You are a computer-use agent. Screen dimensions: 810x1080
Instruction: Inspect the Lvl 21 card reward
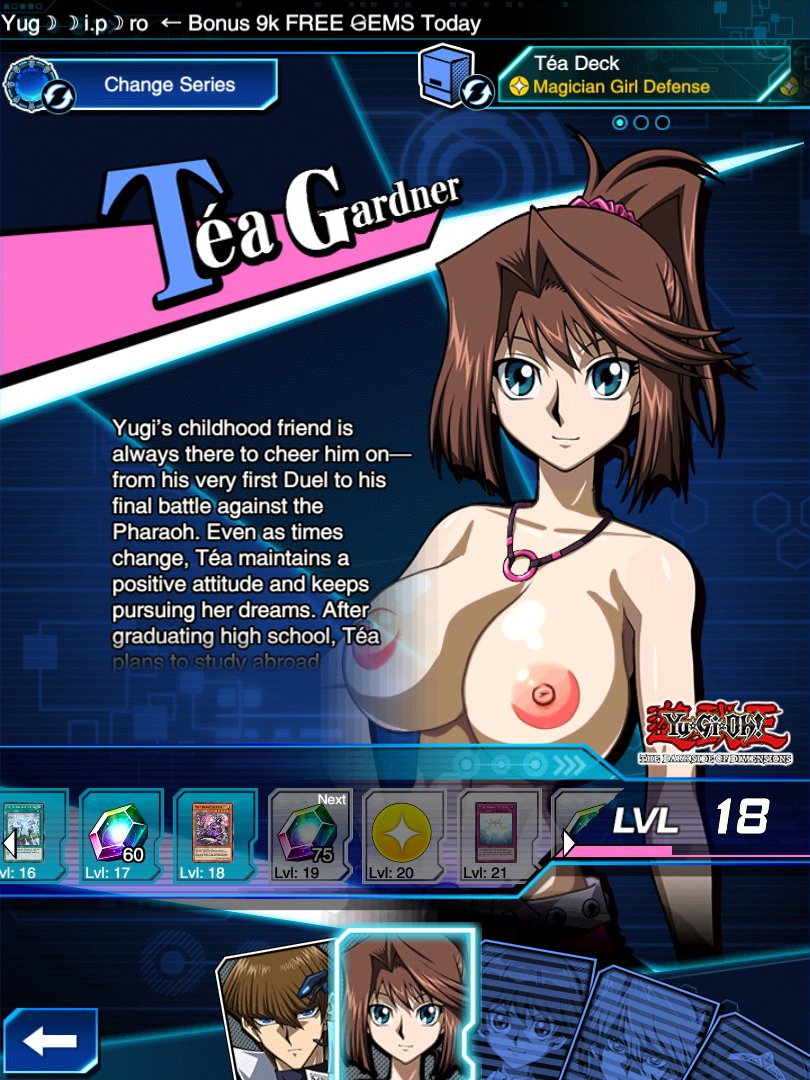coord(496,835)
